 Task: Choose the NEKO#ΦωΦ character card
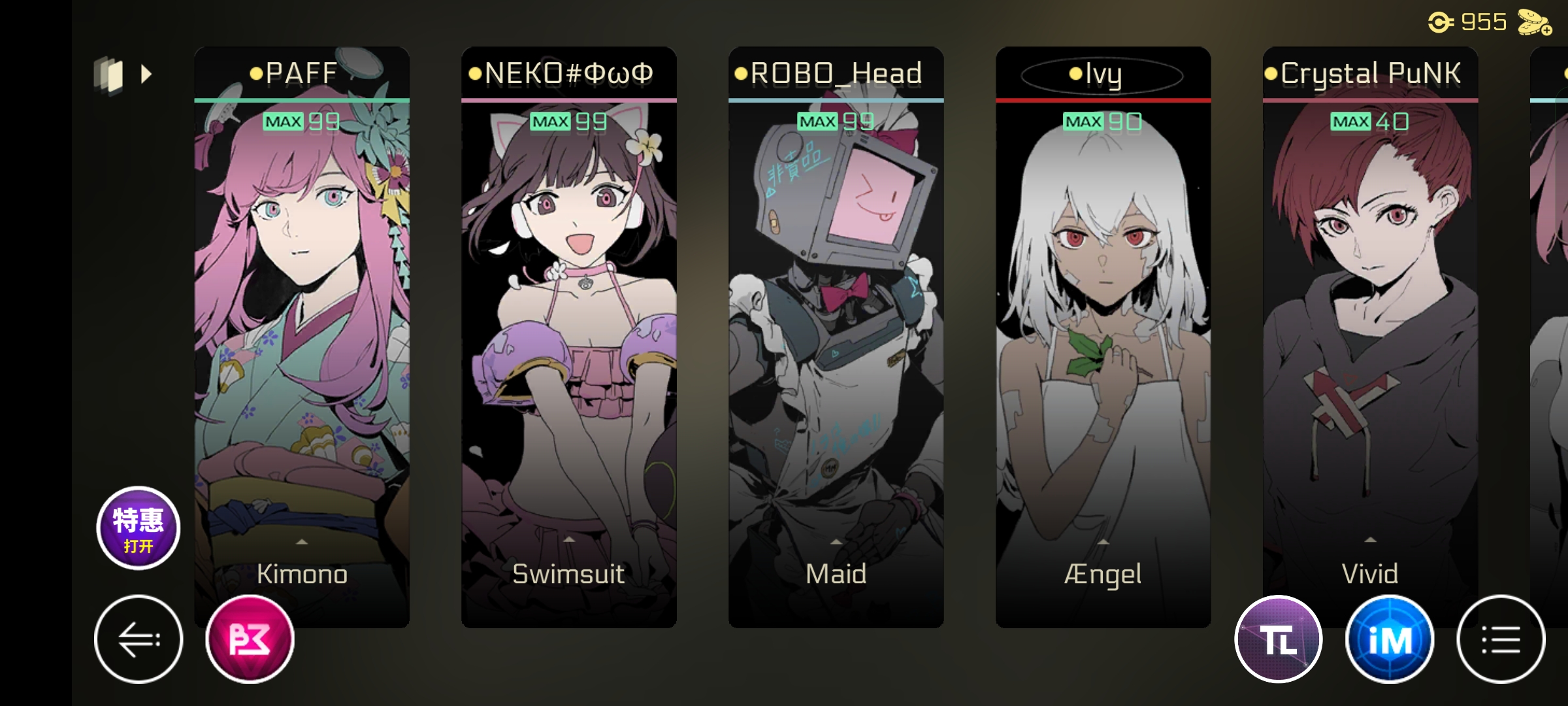coord(568,314)
